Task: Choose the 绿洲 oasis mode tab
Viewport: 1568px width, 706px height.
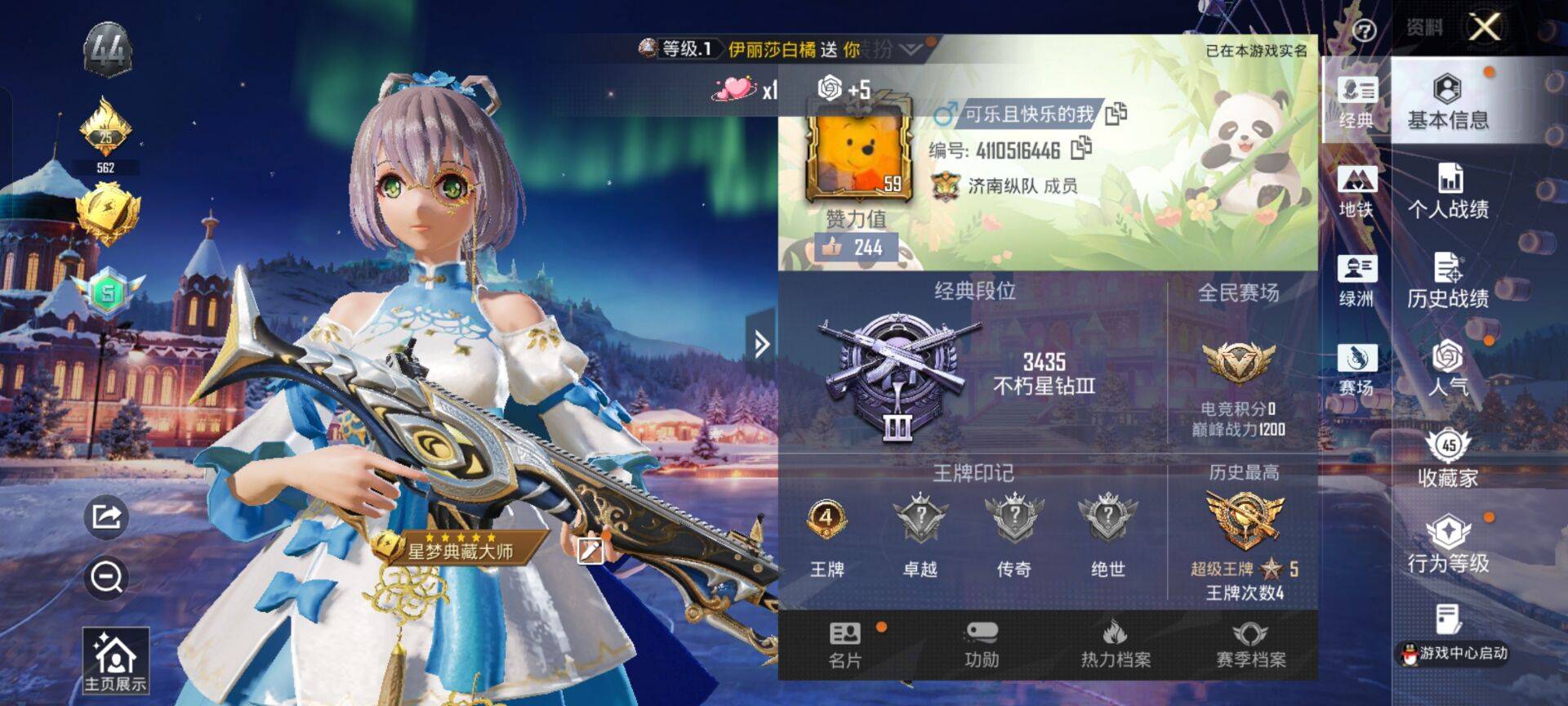Action: (1356, 280)
